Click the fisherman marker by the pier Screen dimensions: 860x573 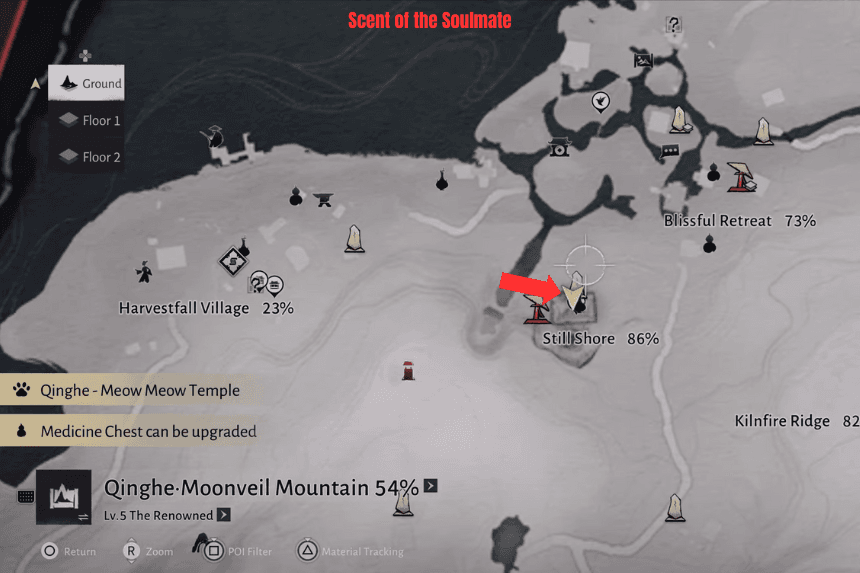[214, 137]
